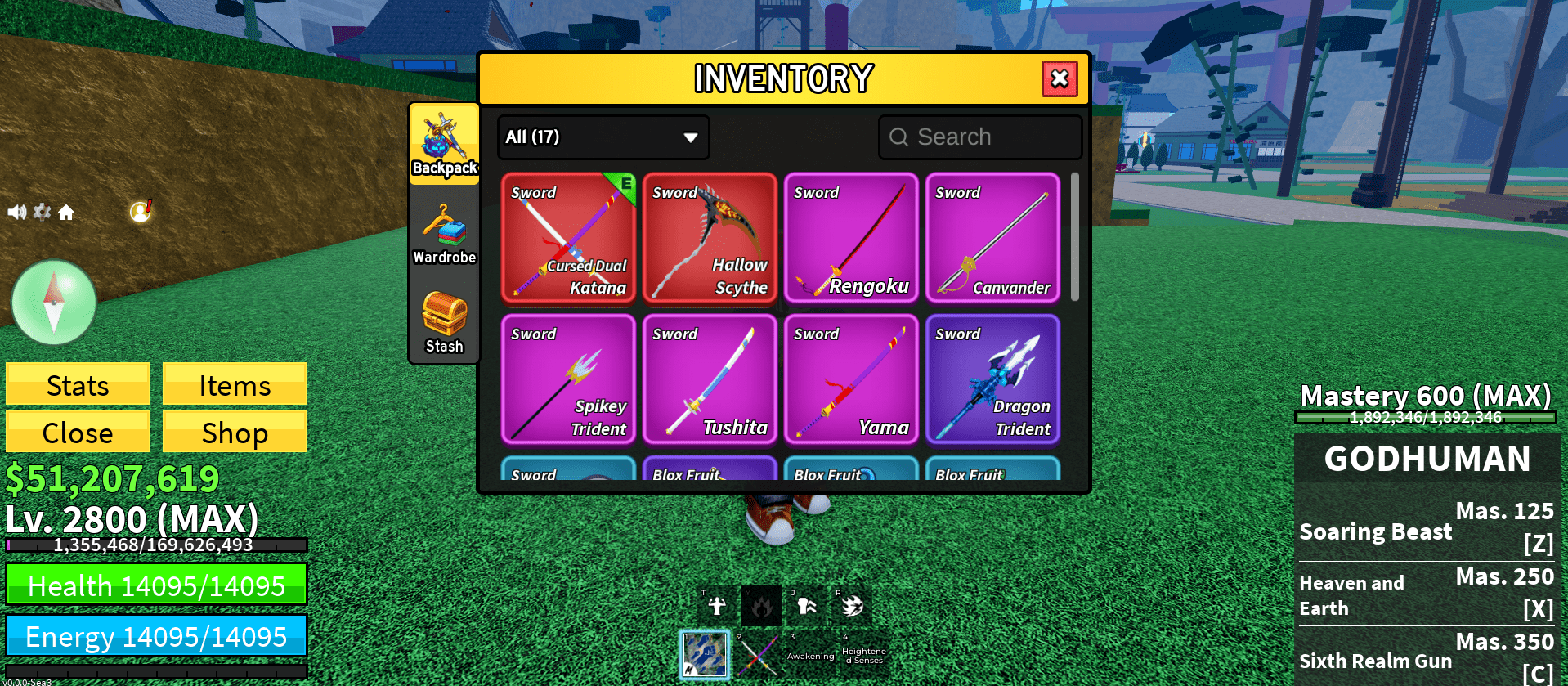Click the inventory Search field
The image size is (1568, 686).
(x=979, y=137)
